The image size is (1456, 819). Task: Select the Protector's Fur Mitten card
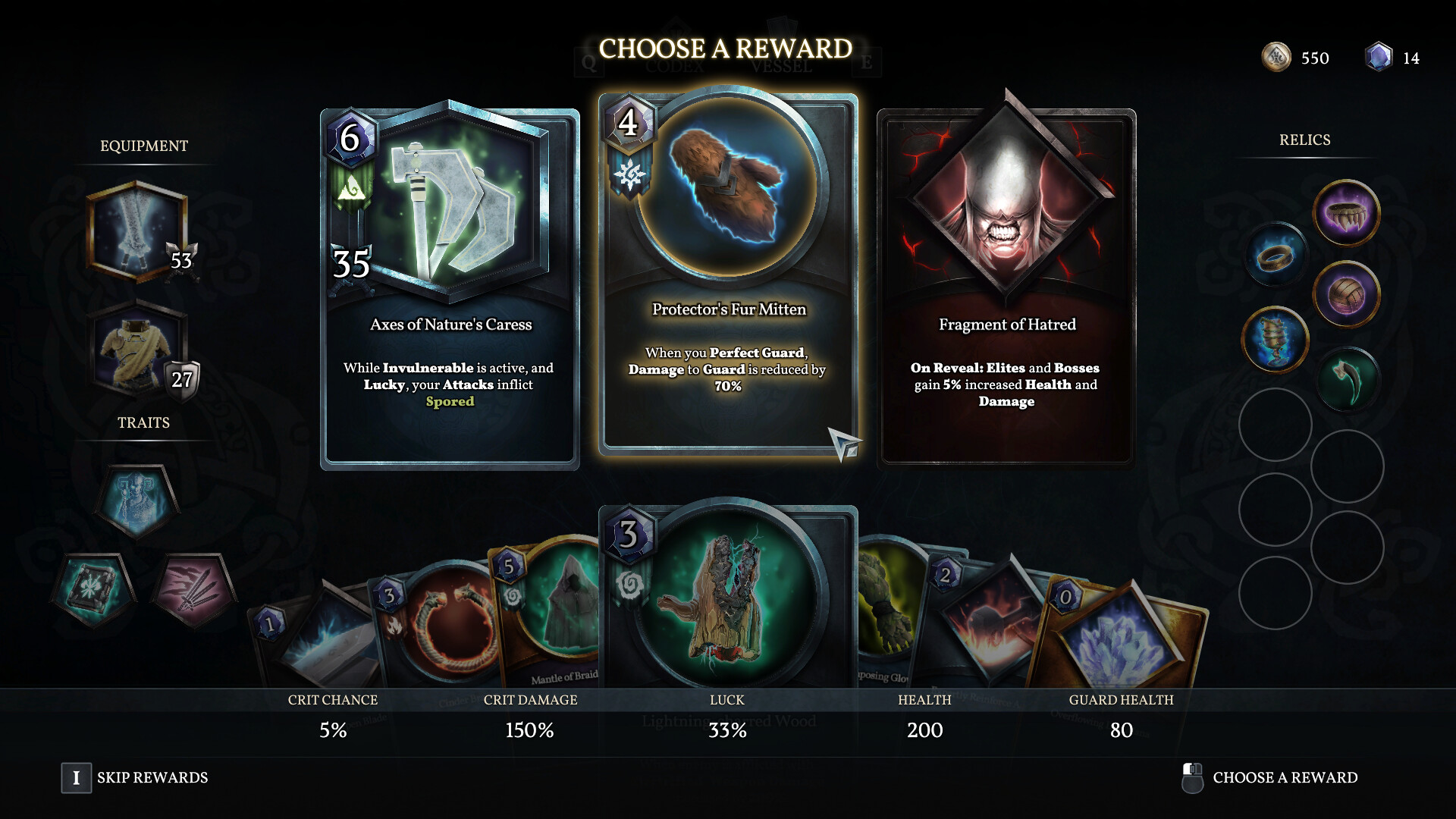(x=728, y=275)
